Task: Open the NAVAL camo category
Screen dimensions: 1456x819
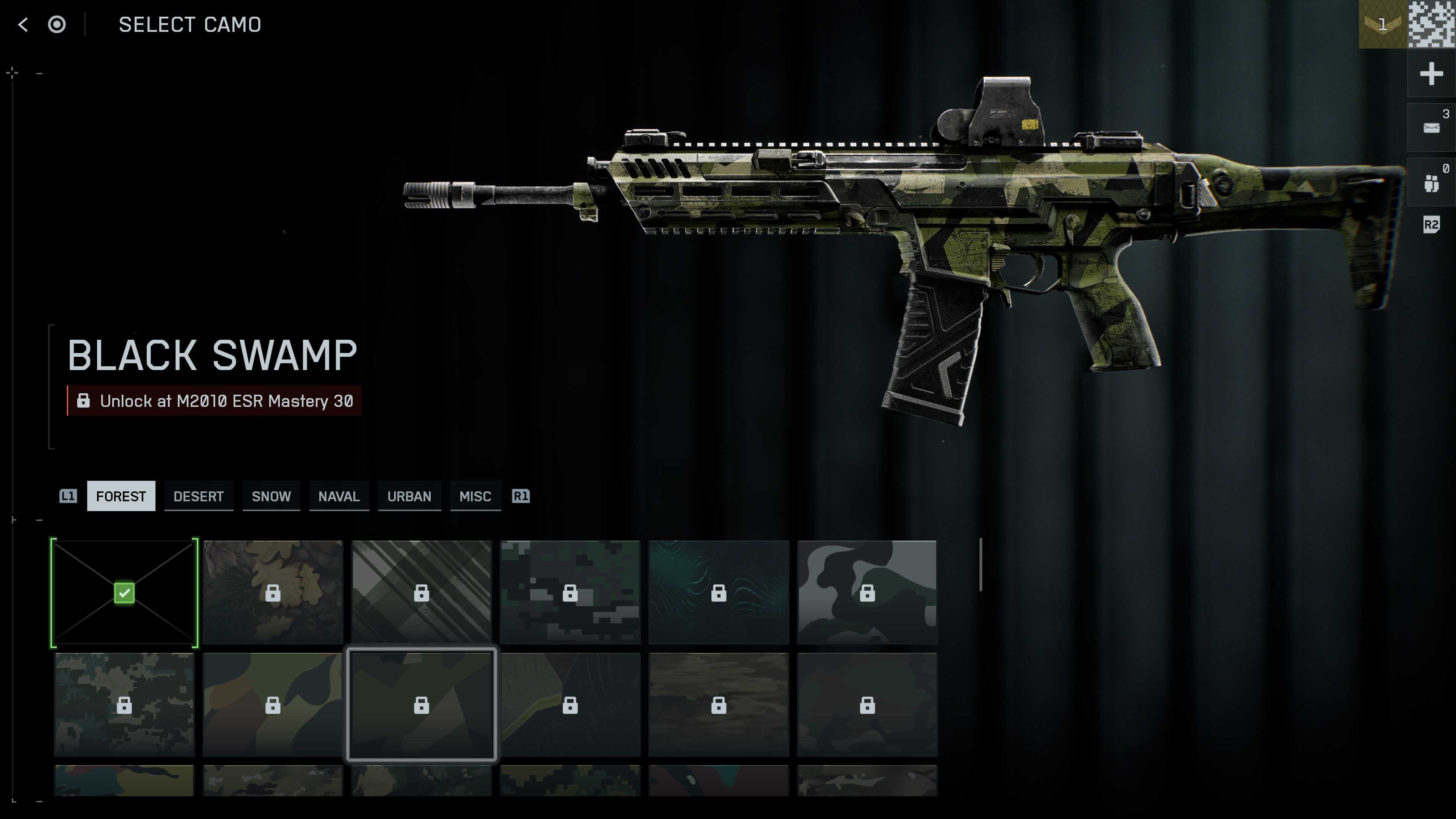Action: pos(339,496)
